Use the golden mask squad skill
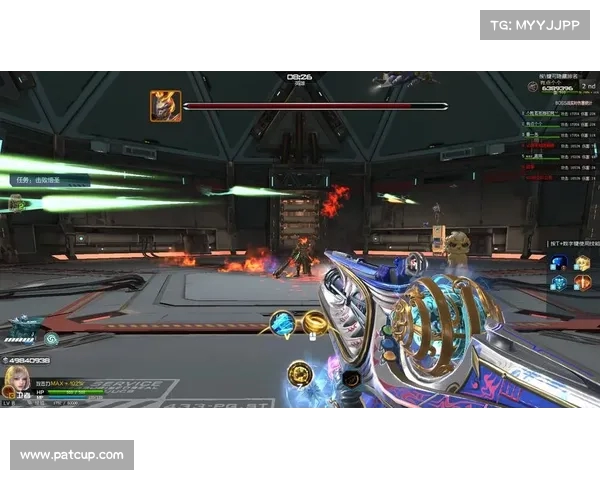Viewport: 600px width, 480px height. [x=582, y=263]
